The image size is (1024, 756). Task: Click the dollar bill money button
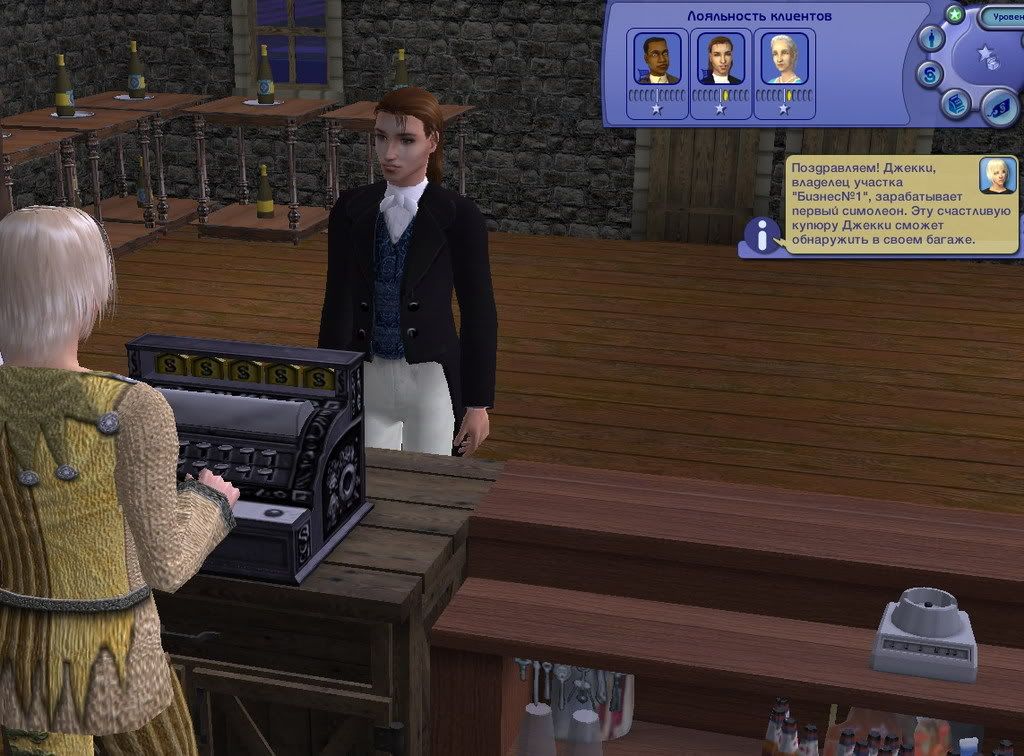pyautogui.click(x=998, y=107)
